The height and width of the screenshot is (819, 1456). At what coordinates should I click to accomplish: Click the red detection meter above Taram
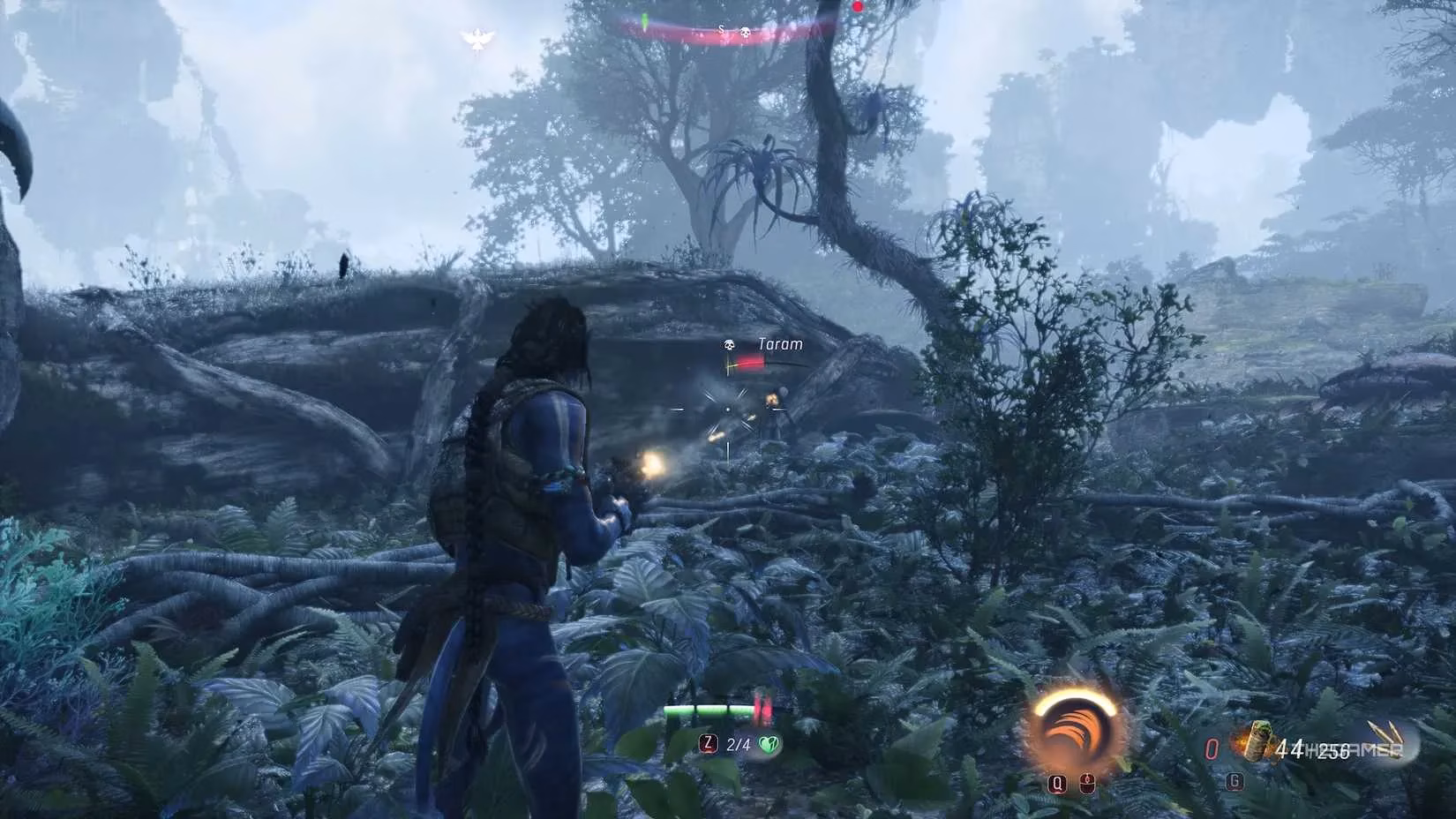[751, 363]
